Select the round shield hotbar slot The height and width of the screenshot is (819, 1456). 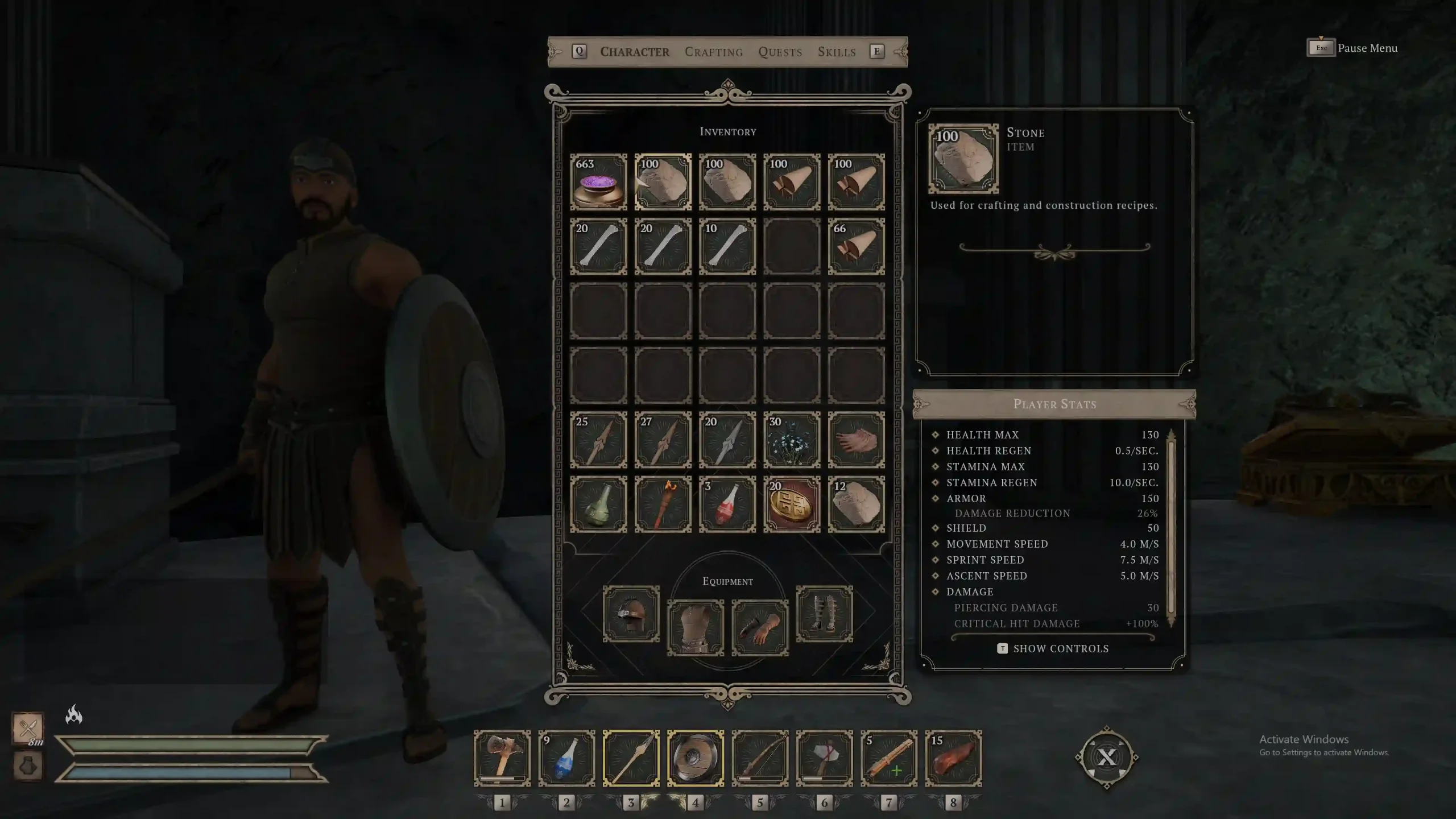(x=696, y=758)
